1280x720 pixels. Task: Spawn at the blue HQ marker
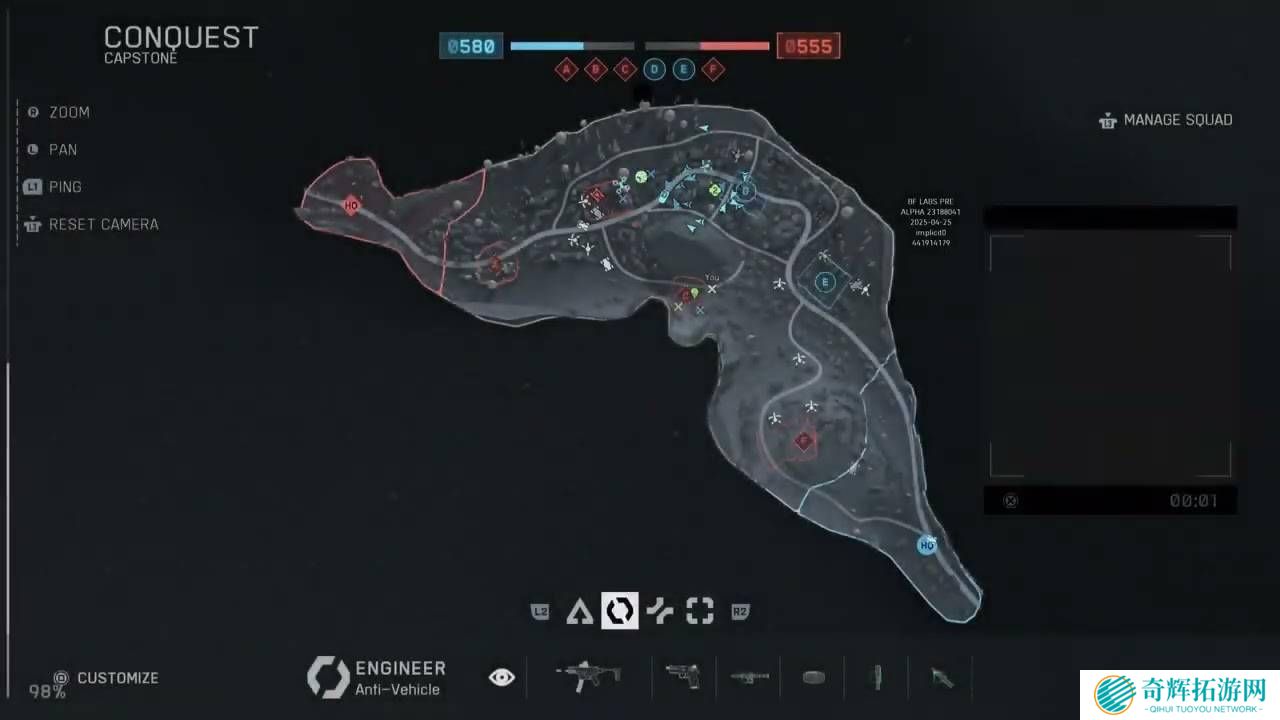[x=927, y=545]
